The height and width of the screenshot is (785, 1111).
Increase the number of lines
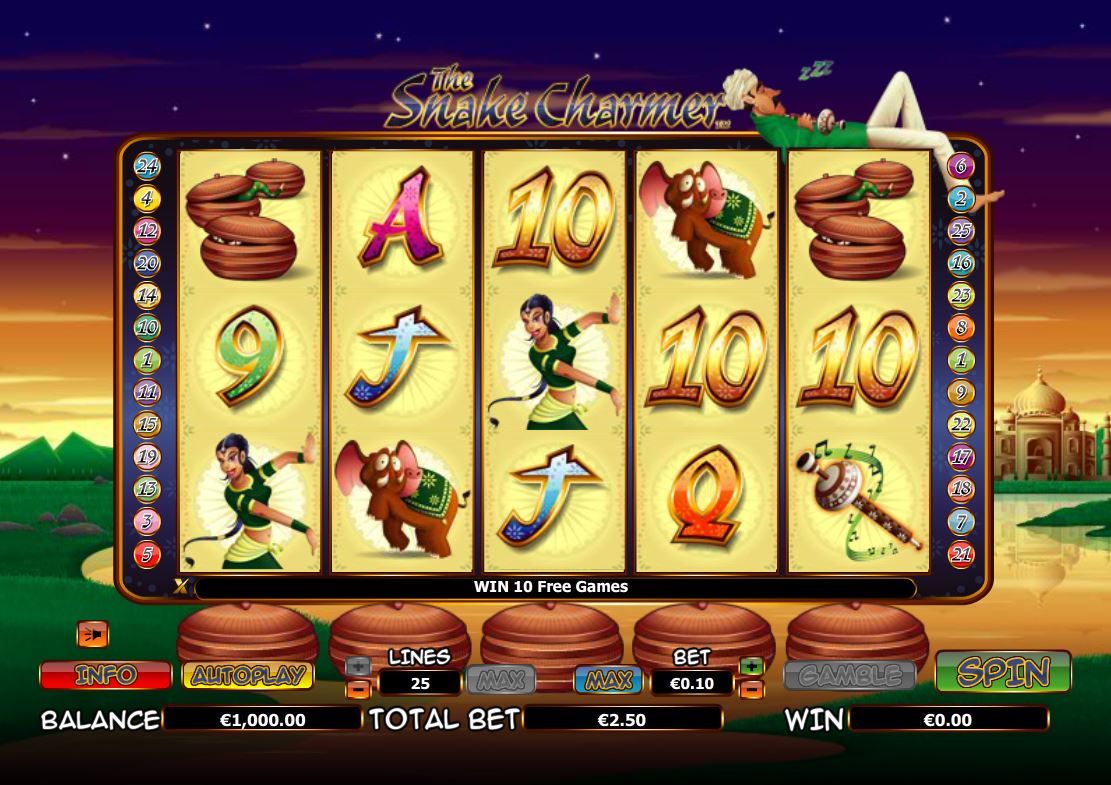358,666
